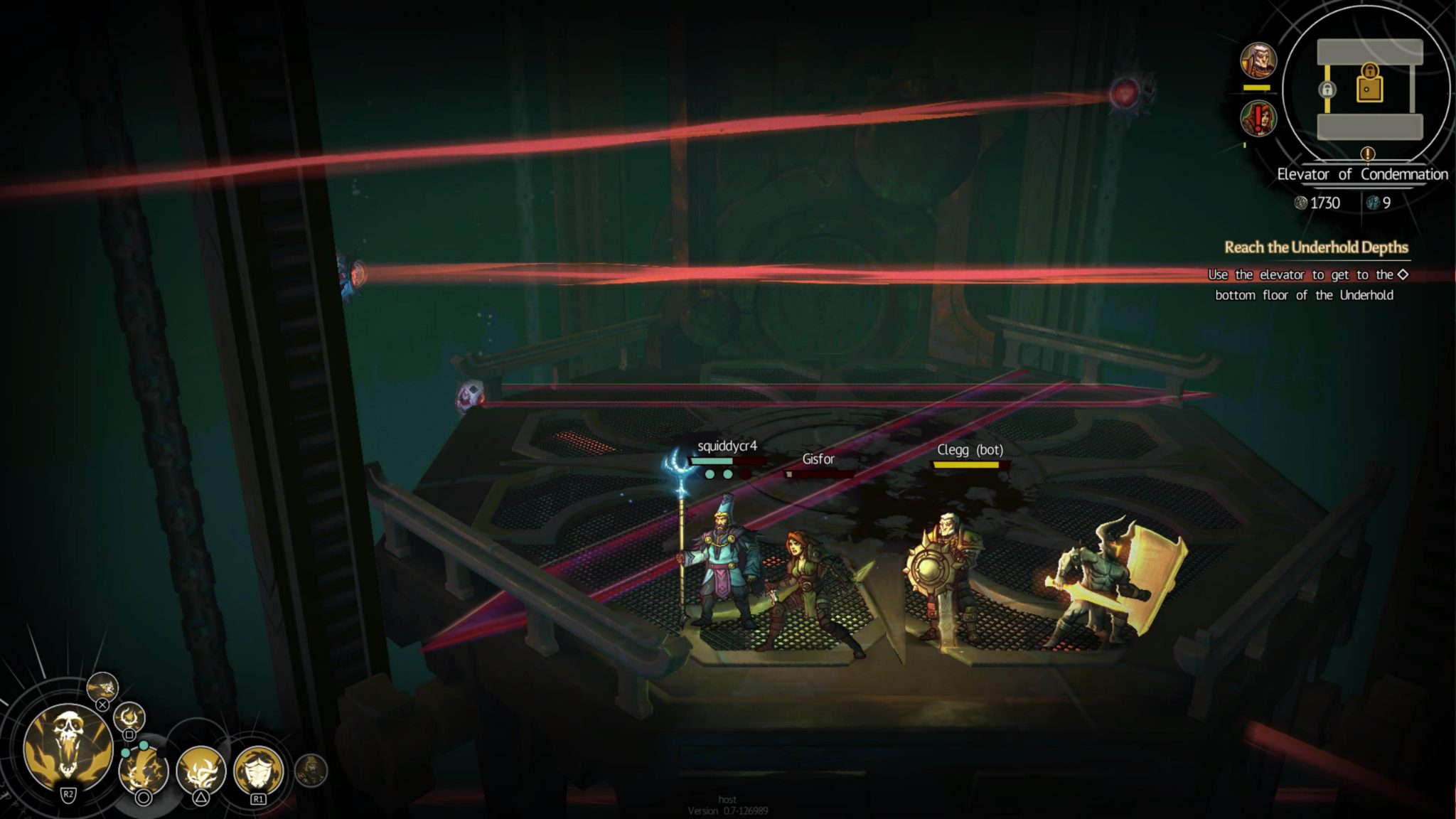The width and height of the screenshot is (1456, 819).
Task: Click the flame ability bound to Square
Action: (x=128, y=717)
